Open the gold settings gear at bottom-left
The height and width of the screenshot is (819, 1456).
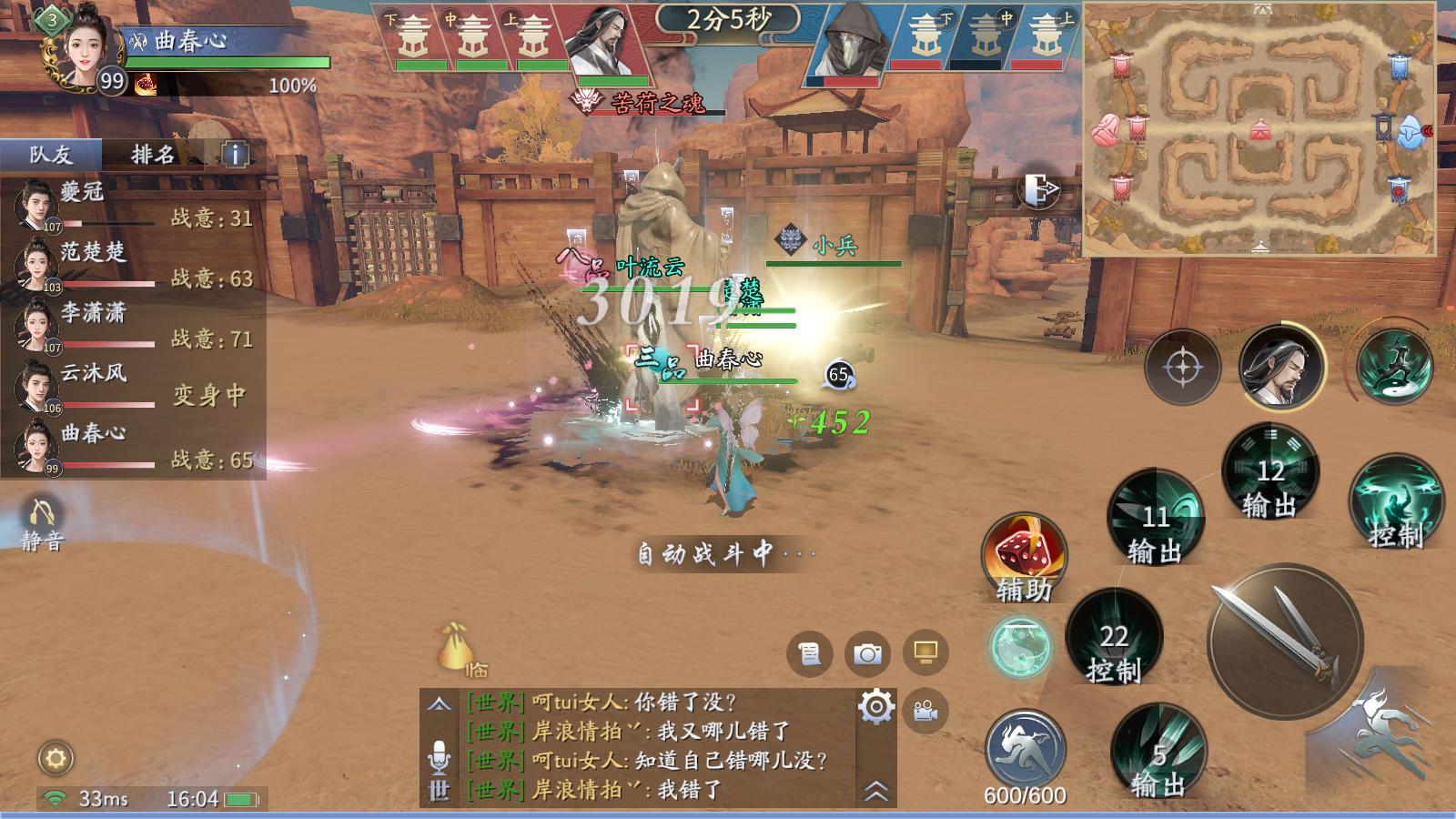click(x=56, y=758)
